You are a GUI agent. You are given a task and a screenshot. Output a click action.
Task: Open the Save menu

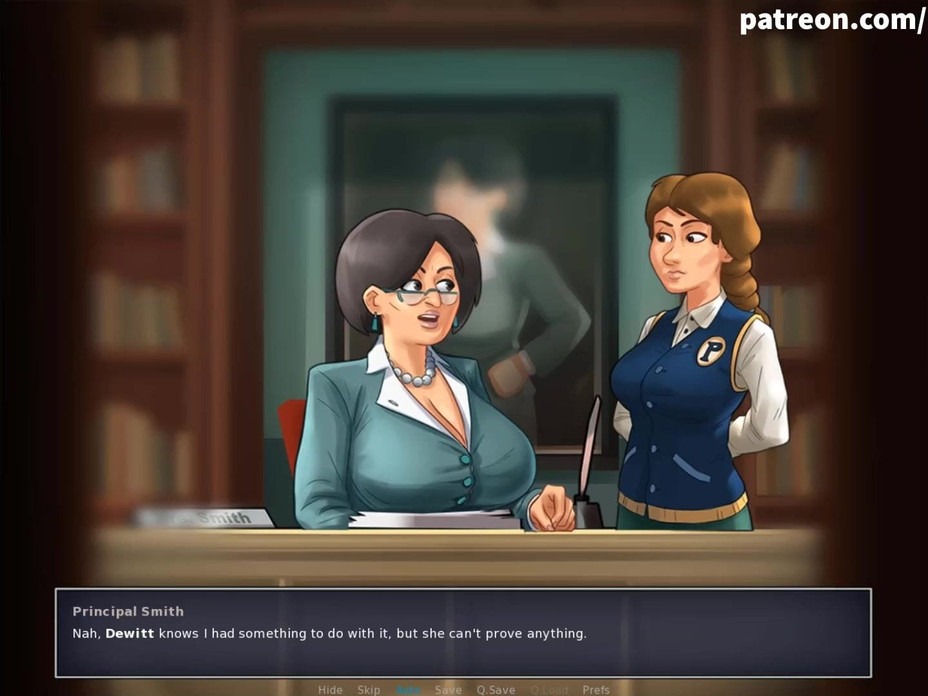pos(448,690)
